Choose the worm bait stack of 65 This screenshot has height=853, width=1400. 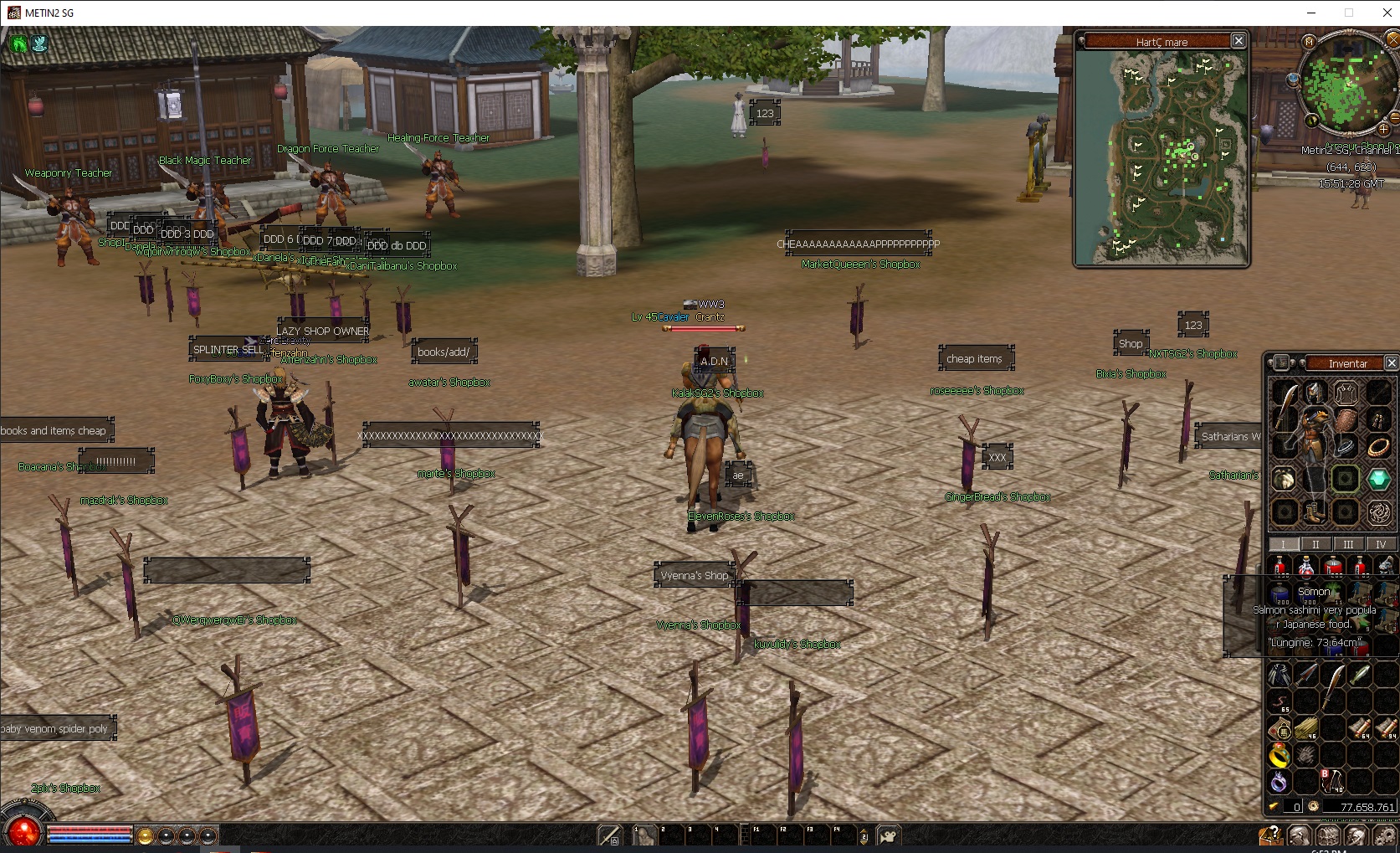point(1279,701)
